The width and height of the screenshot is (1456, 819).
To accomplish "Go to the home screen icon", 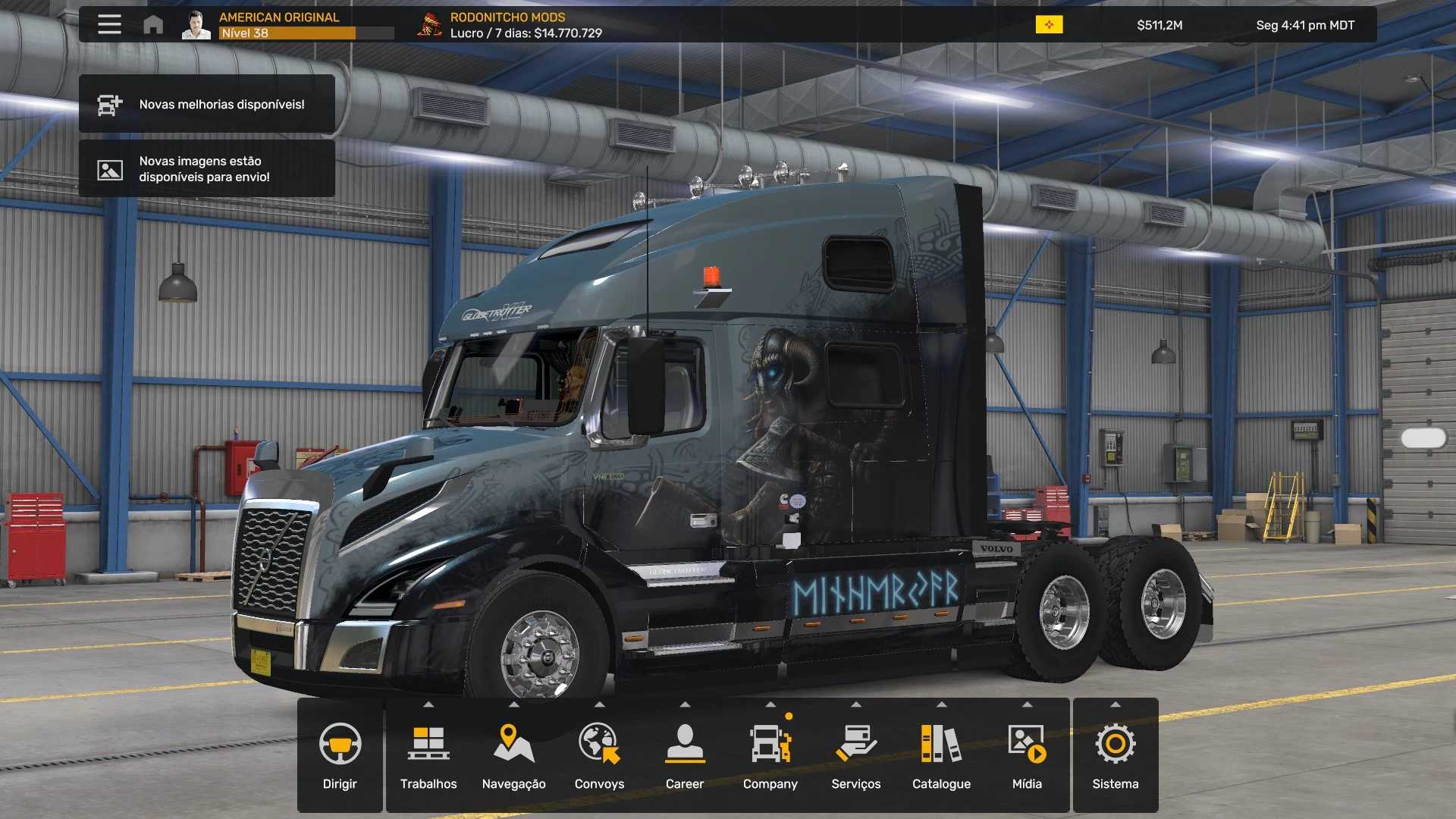I will tap(153, 25).
